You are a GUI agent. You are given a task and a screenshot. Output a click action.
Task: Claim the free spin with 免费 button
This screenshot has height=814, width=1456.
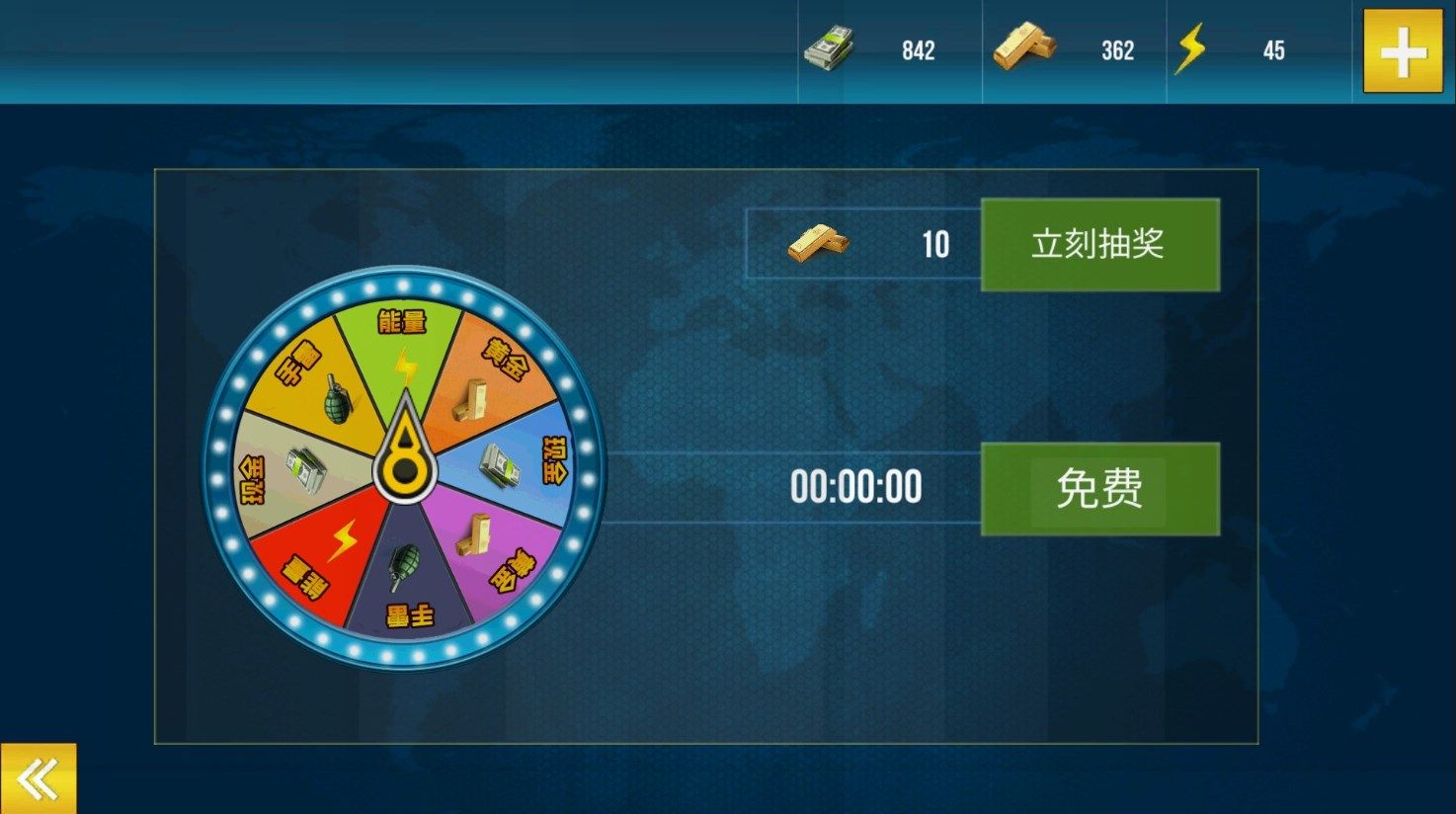click(x=1099, y=489)
